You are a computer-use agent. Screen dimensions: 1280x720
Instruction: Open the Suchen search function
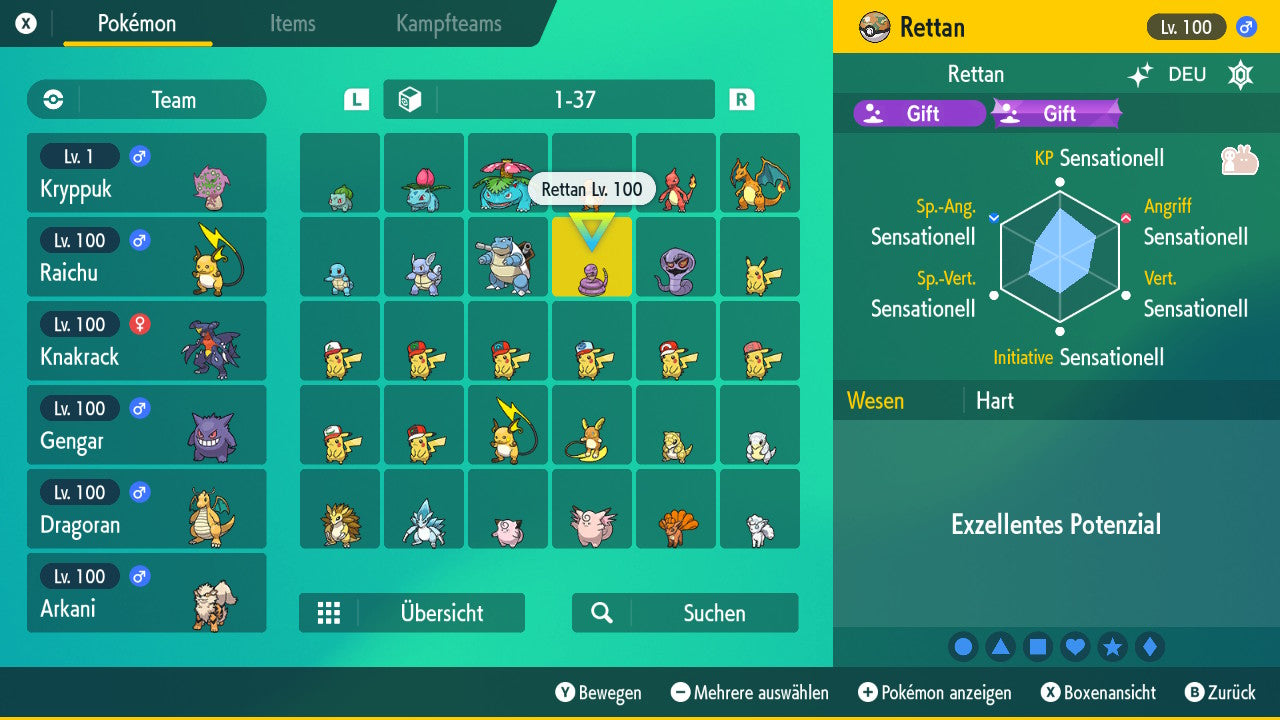pyautogui.click(x=684, y=613)
